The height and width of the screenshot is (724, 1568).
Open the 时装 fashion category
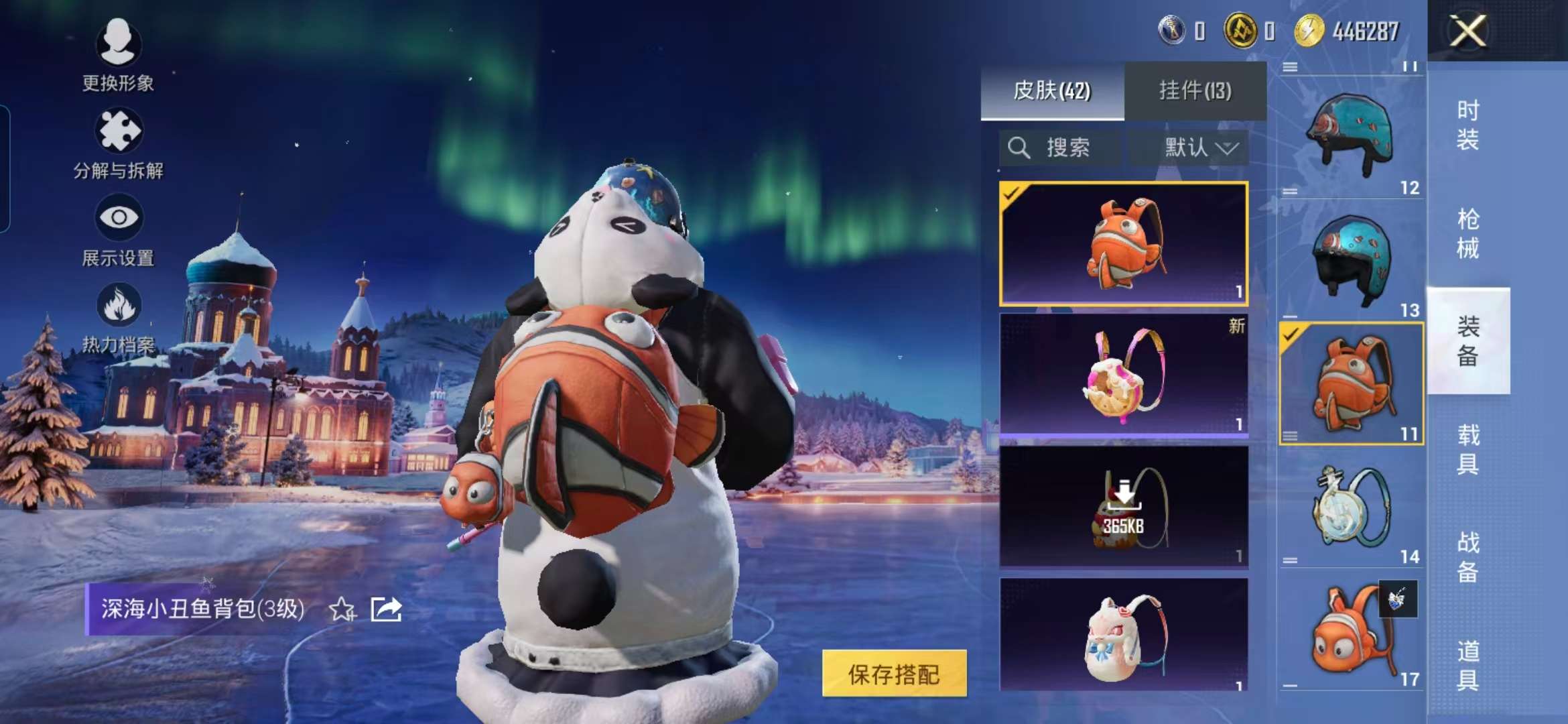[x=1467, y=125]
